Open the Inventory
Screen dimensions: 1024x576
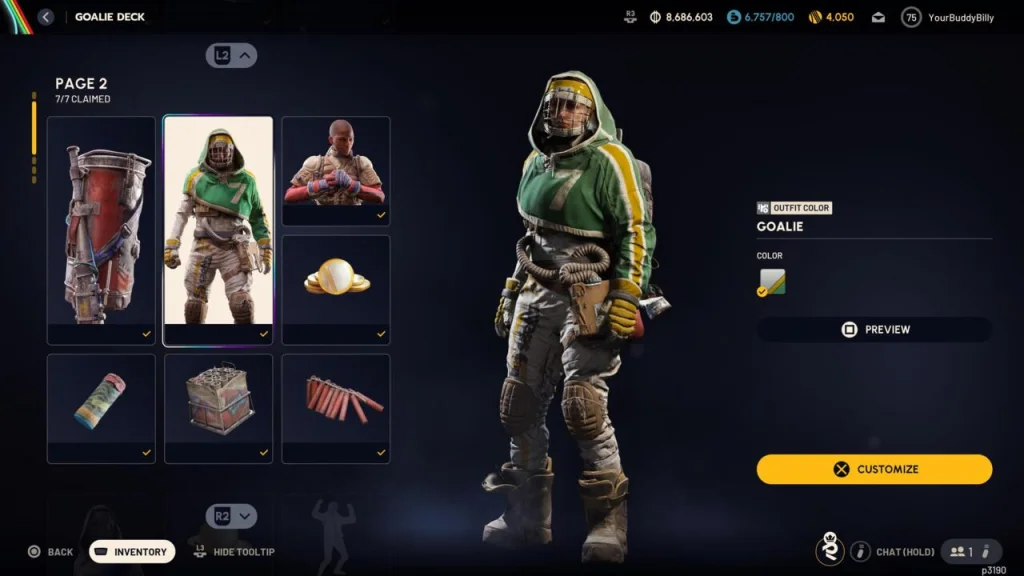[x=132, y=552]
